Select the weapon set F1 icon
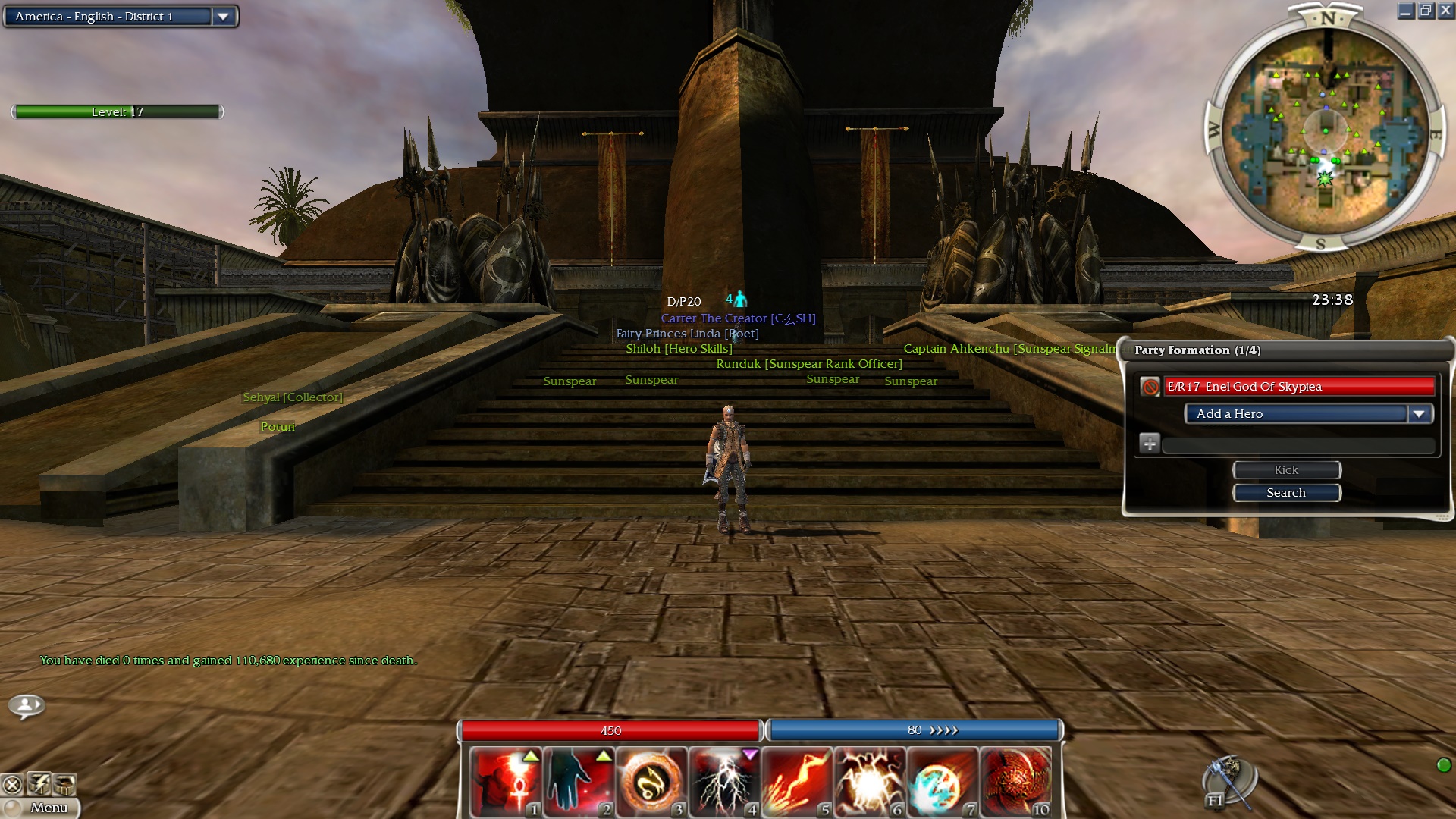The width and height of the screenshot is (1456, 819). pyautogui.click(x=1228, y=783)
